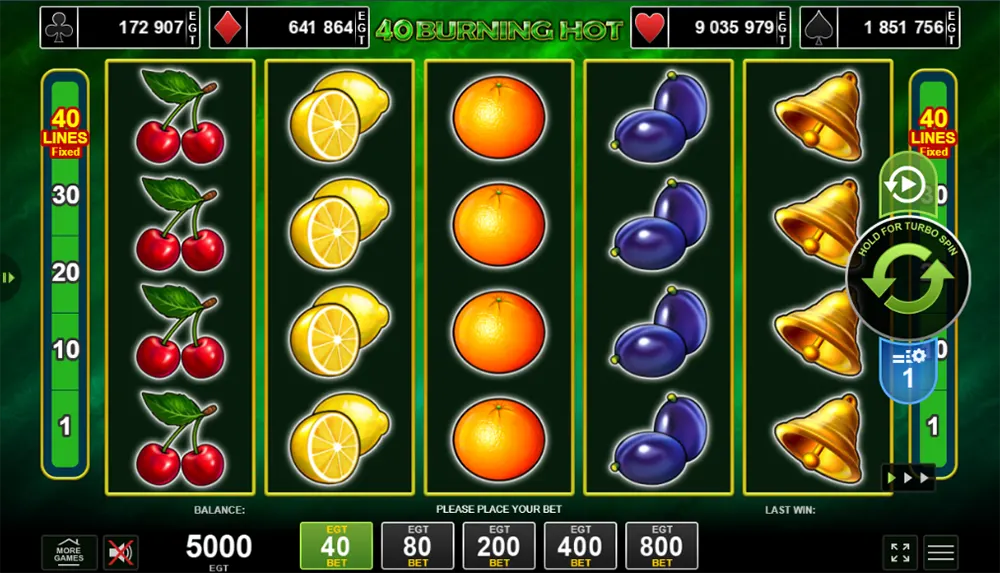This screenshot has height=573, width=1000.
Task: Toggle the fast-forward speed control
Action: coord(908,477)
